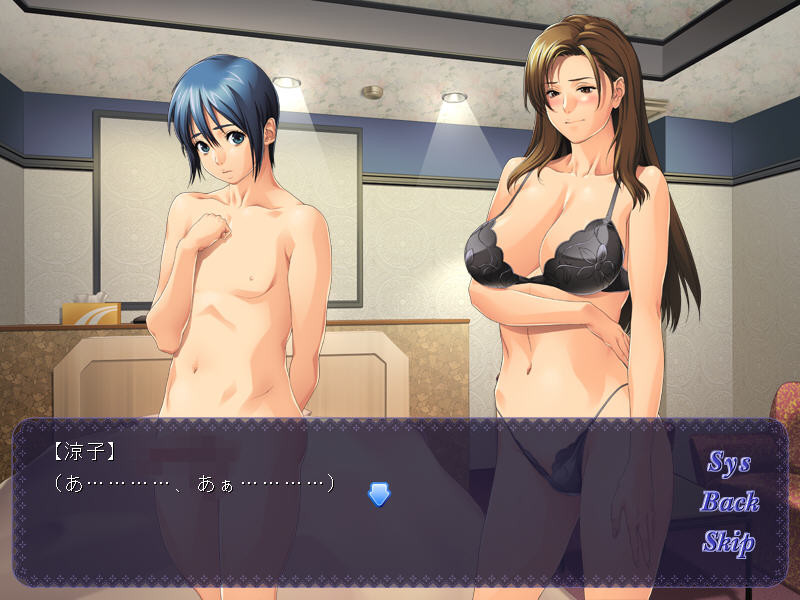Advance dialogue with the blue arrow
Image resolution: width=800 pixels, height=600 pixels.
pyautogui.click(x=378, y=494)
